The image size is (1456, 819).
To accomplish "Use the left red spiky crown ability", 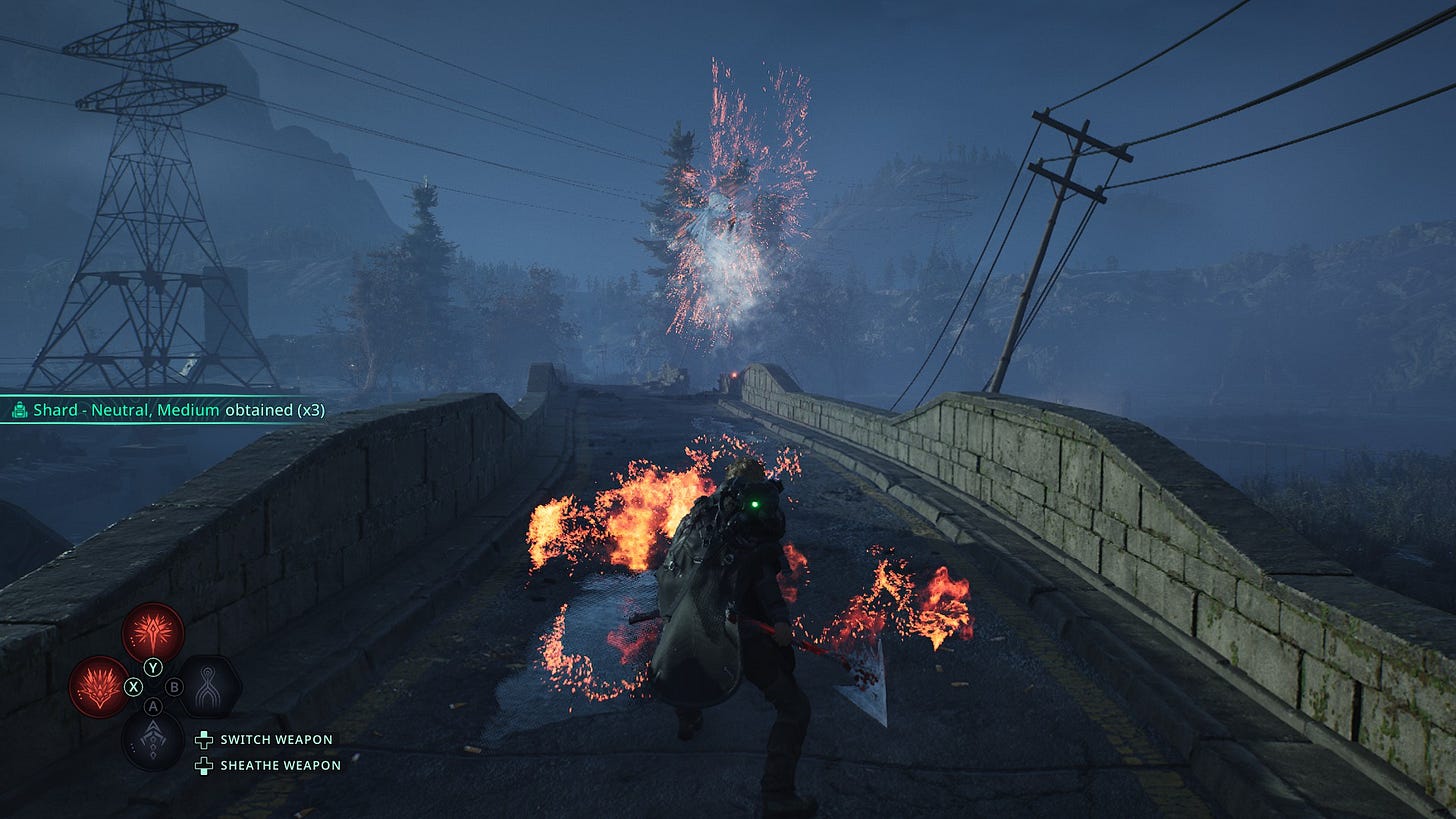I will click(x=98, y=687).
